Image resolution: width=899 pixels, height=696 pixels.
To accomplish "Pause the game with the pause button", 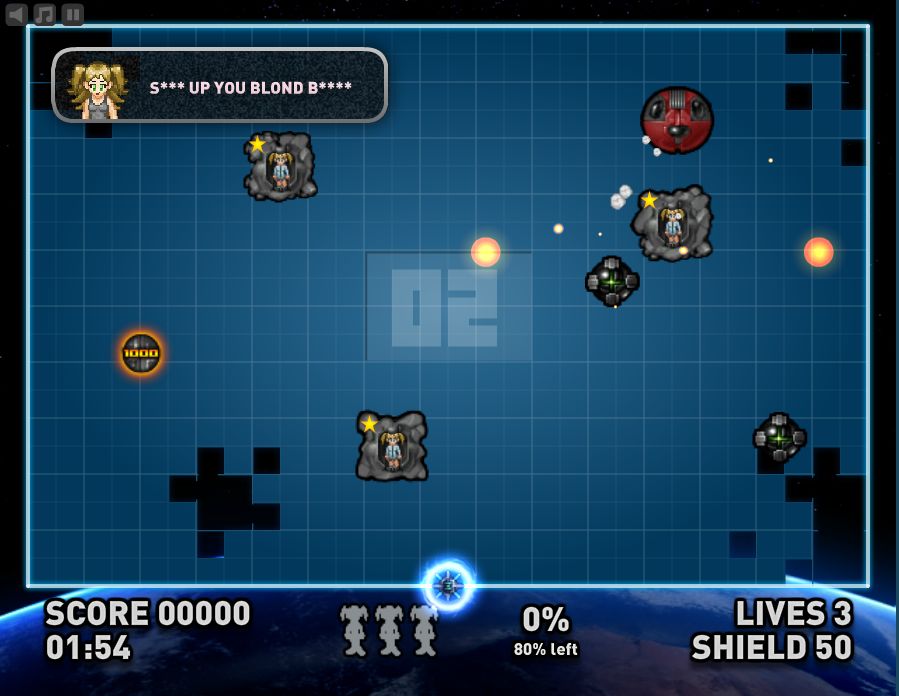I will [73, 14].
